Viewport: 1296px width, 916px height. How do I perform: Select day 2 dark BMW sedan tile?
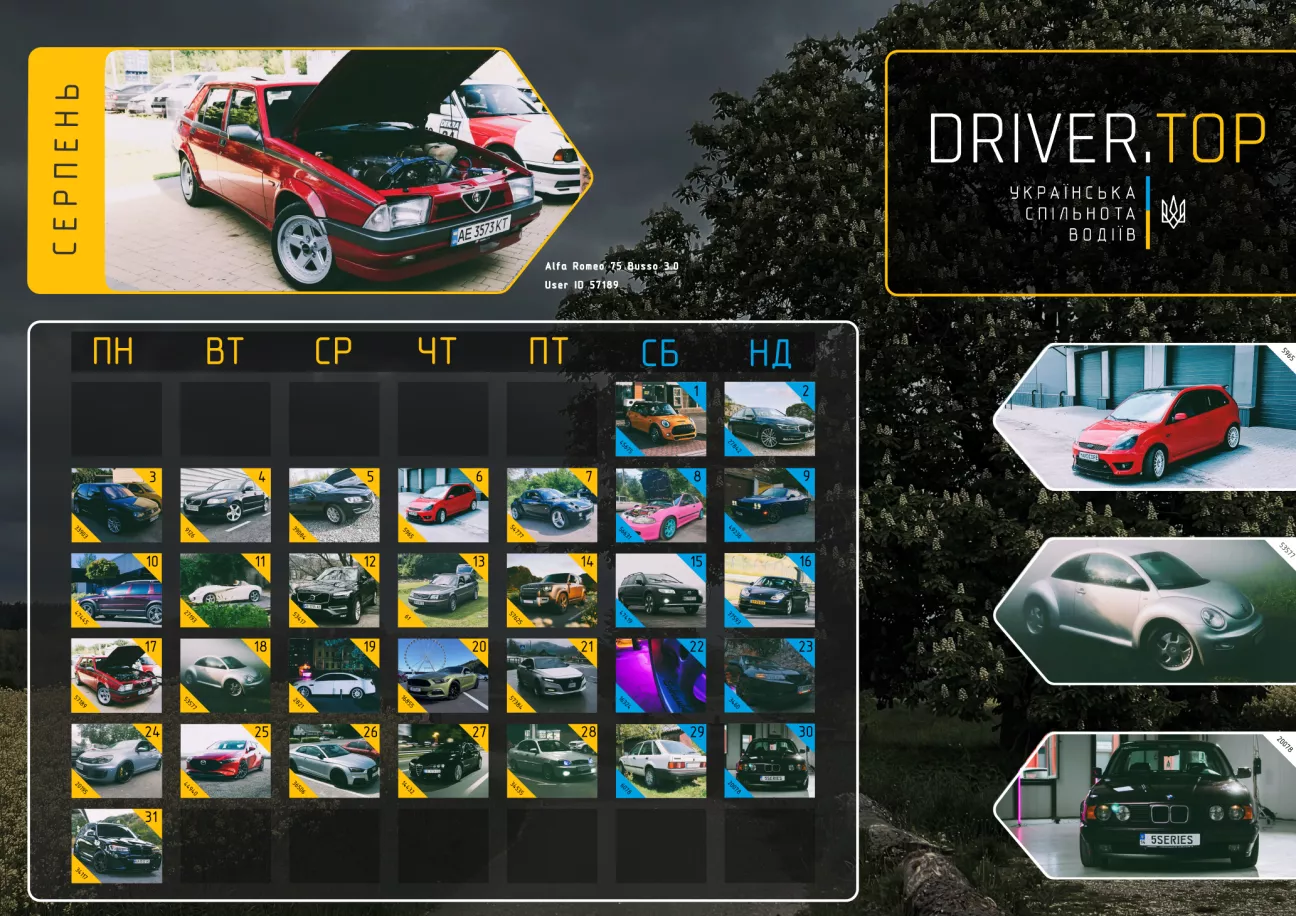point(769,419)
